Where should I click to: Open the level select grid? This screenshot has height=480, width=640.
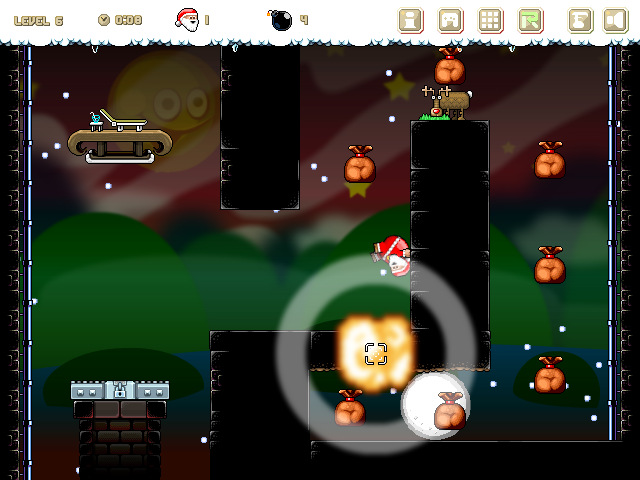[x=490, y=20]
